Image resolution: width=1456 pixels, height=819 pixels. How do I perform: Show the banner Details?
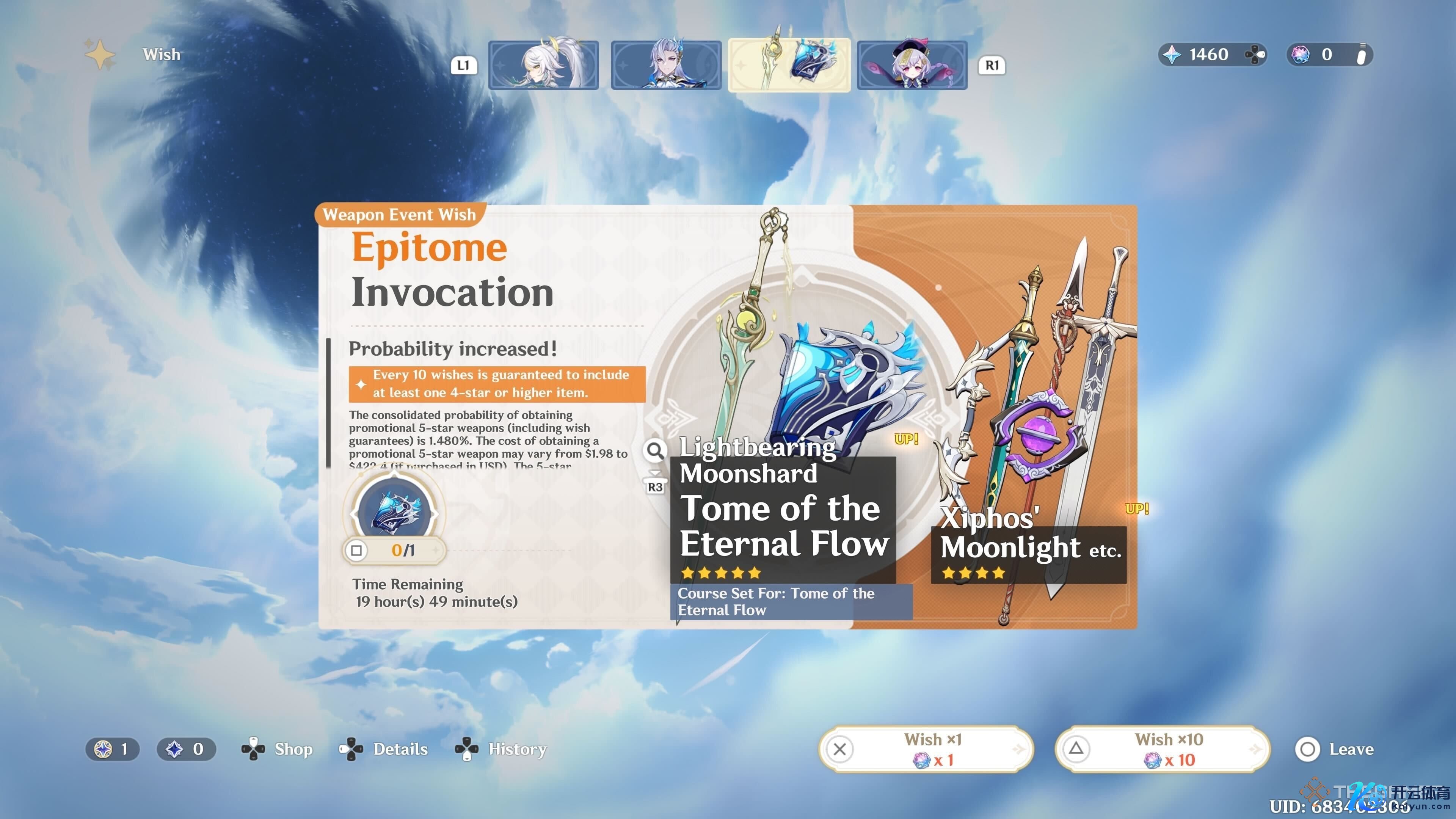coord(384,749)
